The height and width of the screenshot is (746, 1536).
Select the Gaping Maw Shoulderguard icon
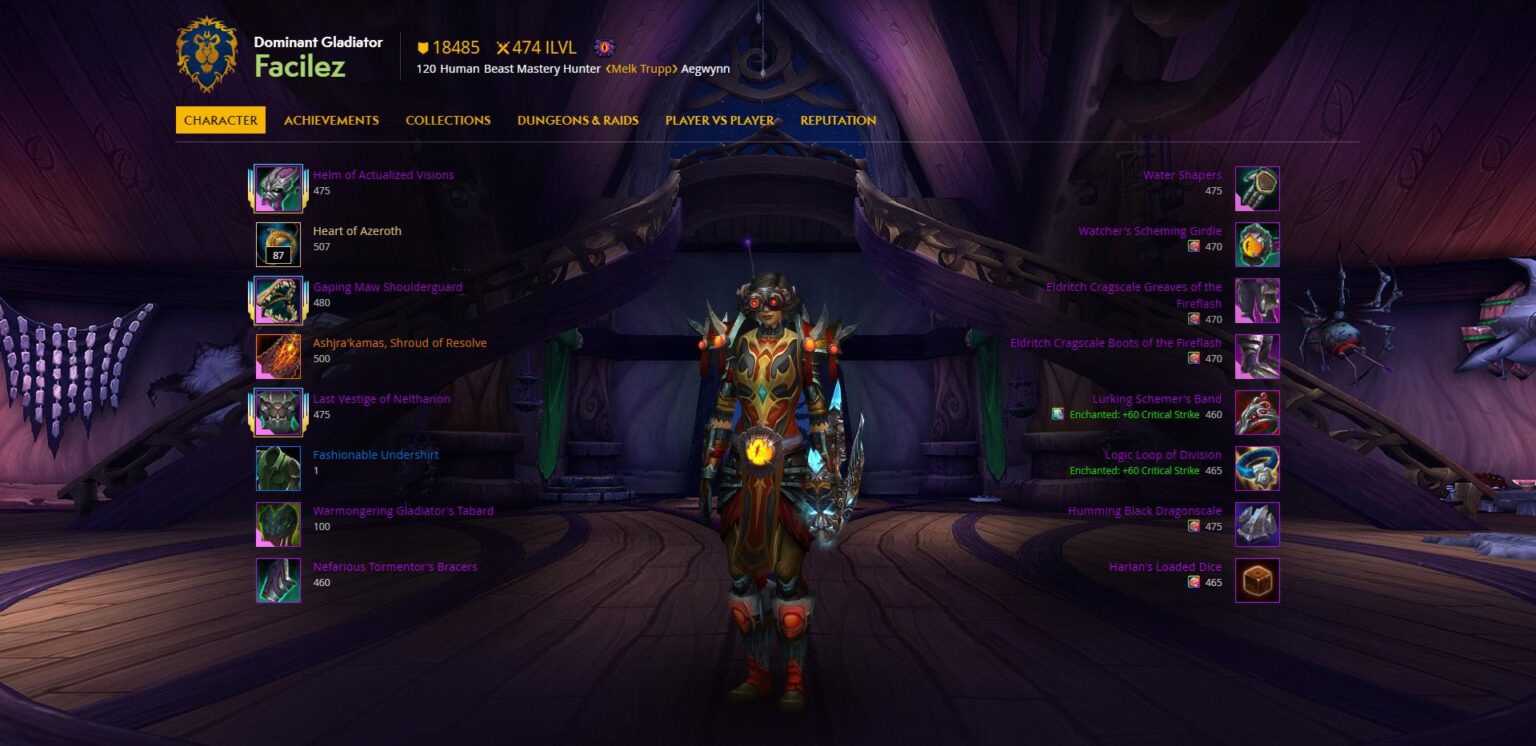coord(278,300)
